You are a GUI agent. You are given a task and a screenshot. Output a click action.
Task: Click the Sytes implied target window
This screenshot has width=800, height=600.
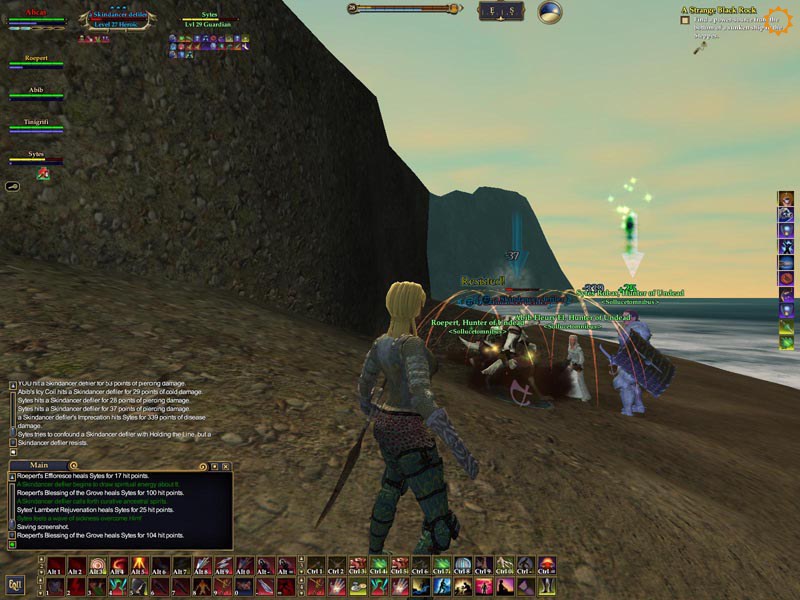coord(209,20)
